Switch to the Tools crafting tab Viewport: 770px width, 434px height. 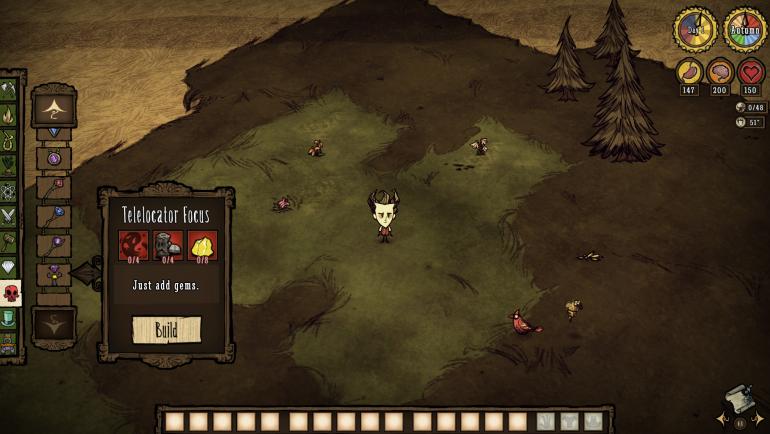coord(8,90)
